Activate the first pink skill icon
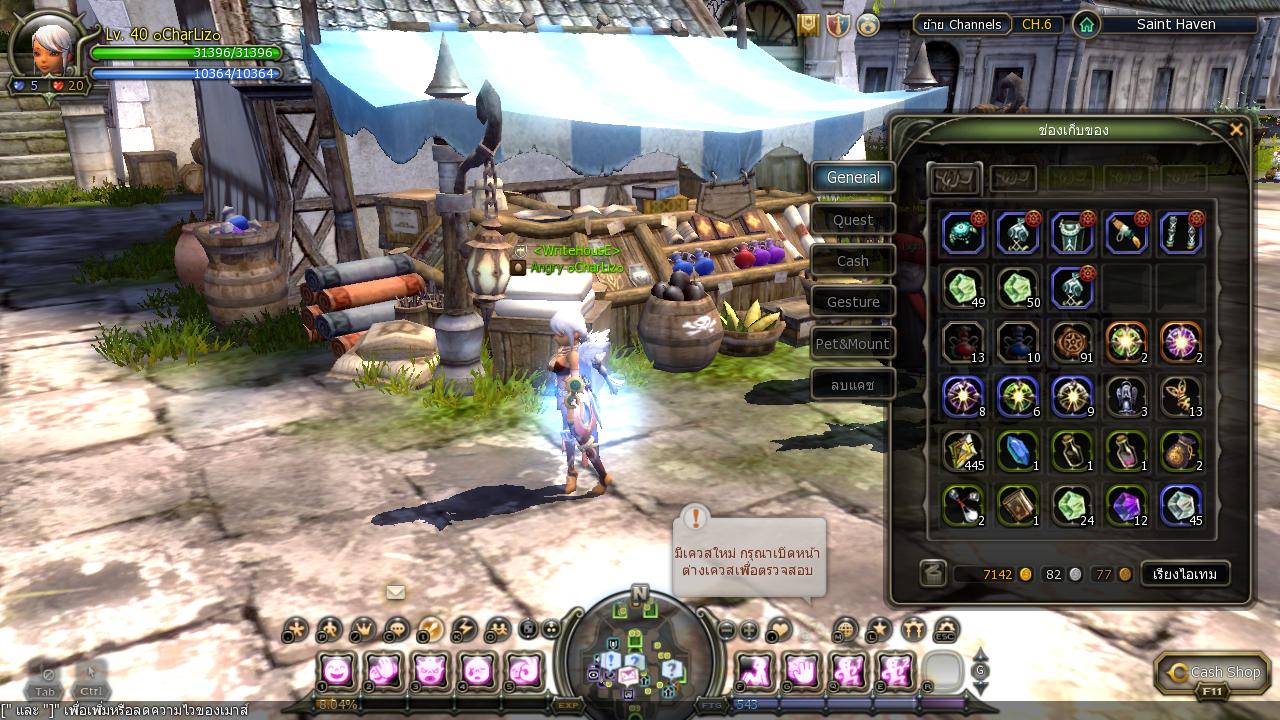This screenshot has width=1280, height=720. (x=336, y=670)
